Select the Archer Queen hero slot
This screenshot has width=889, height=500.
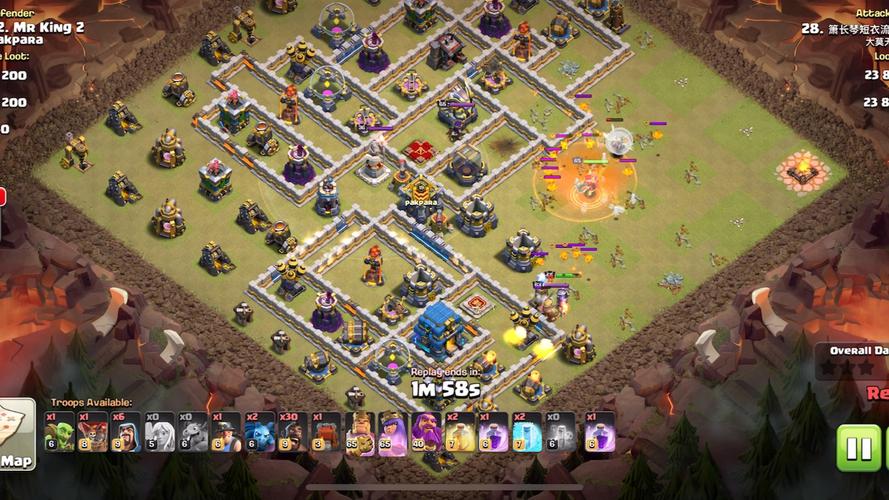392,431
